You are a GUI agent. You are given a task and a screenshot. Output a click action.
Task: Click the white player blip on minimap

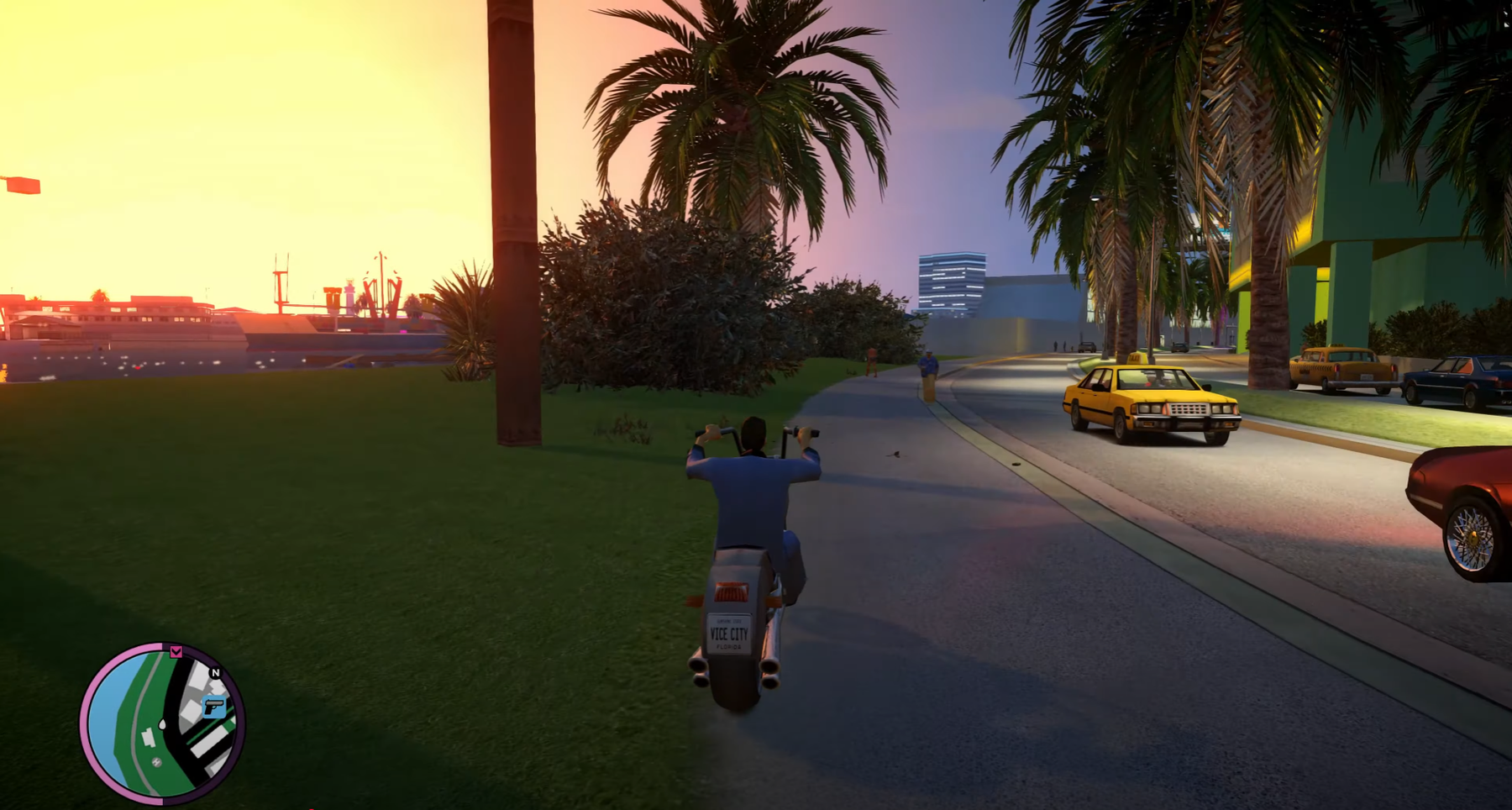(x=162, y=724)
